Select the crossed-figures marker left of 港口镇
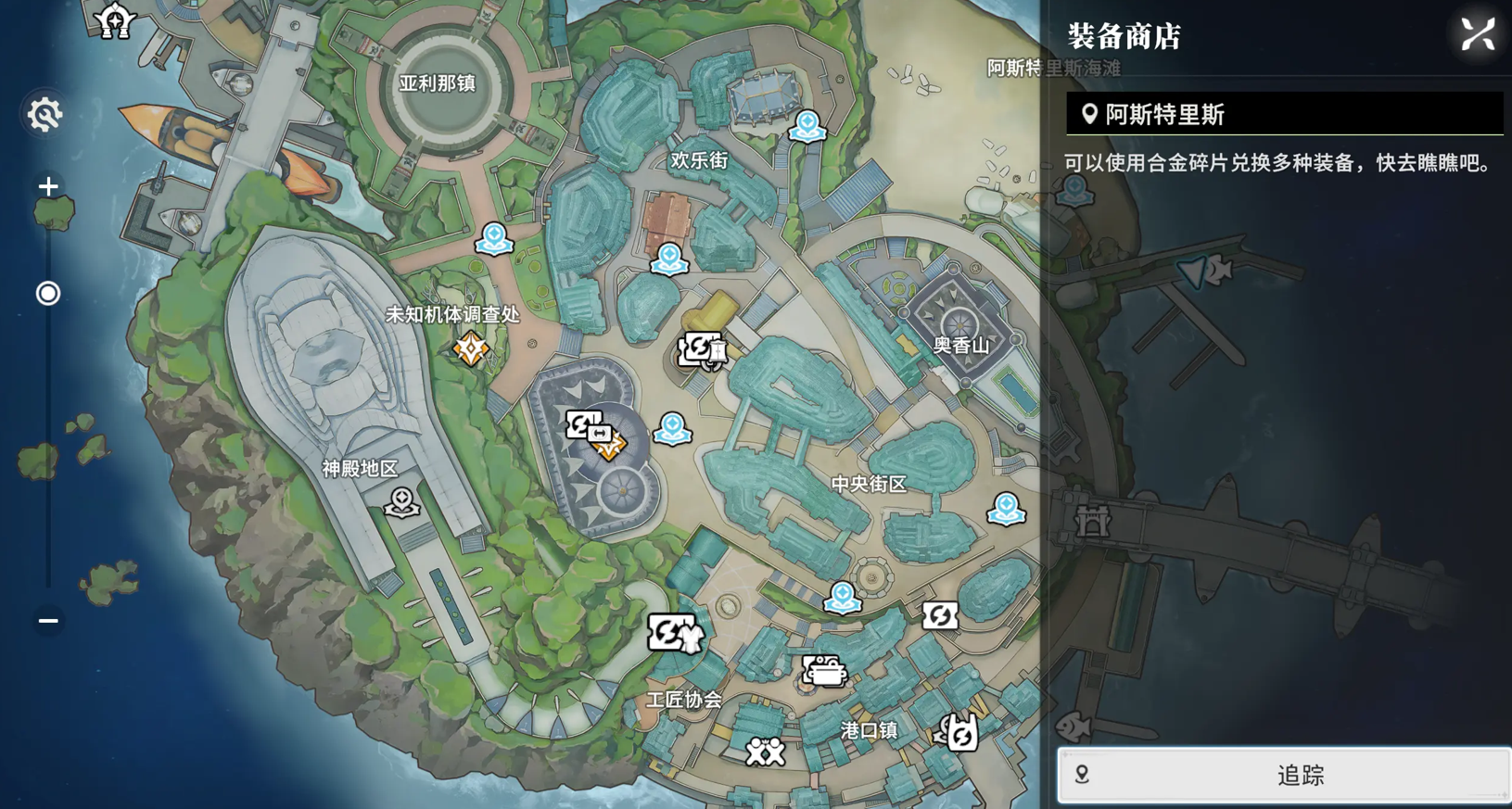This screenshot has width=1512, height=809. (766, 751)
